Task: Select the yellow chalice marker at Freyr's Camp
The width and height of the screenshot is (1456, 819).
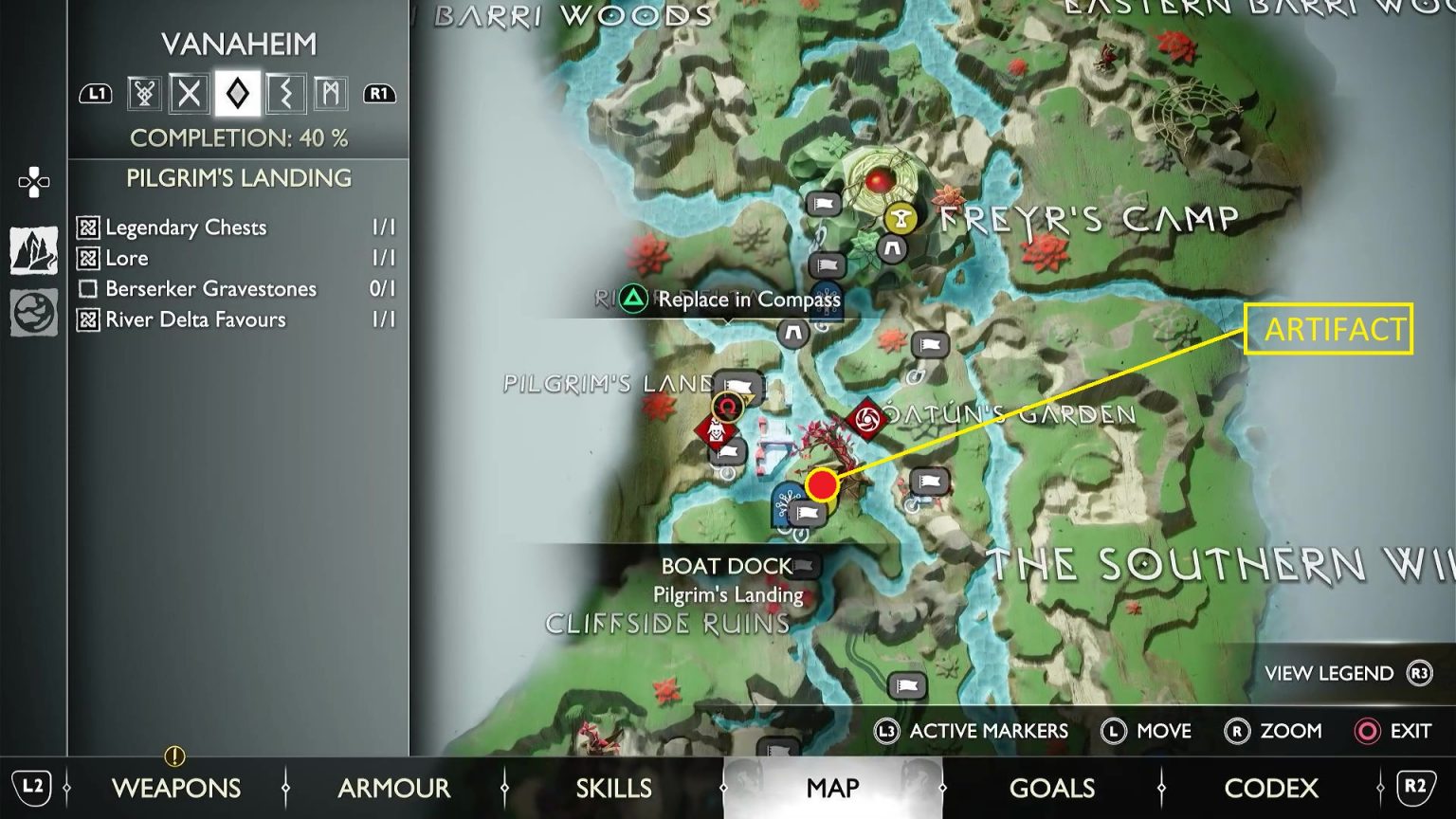Action: point(900,219)
